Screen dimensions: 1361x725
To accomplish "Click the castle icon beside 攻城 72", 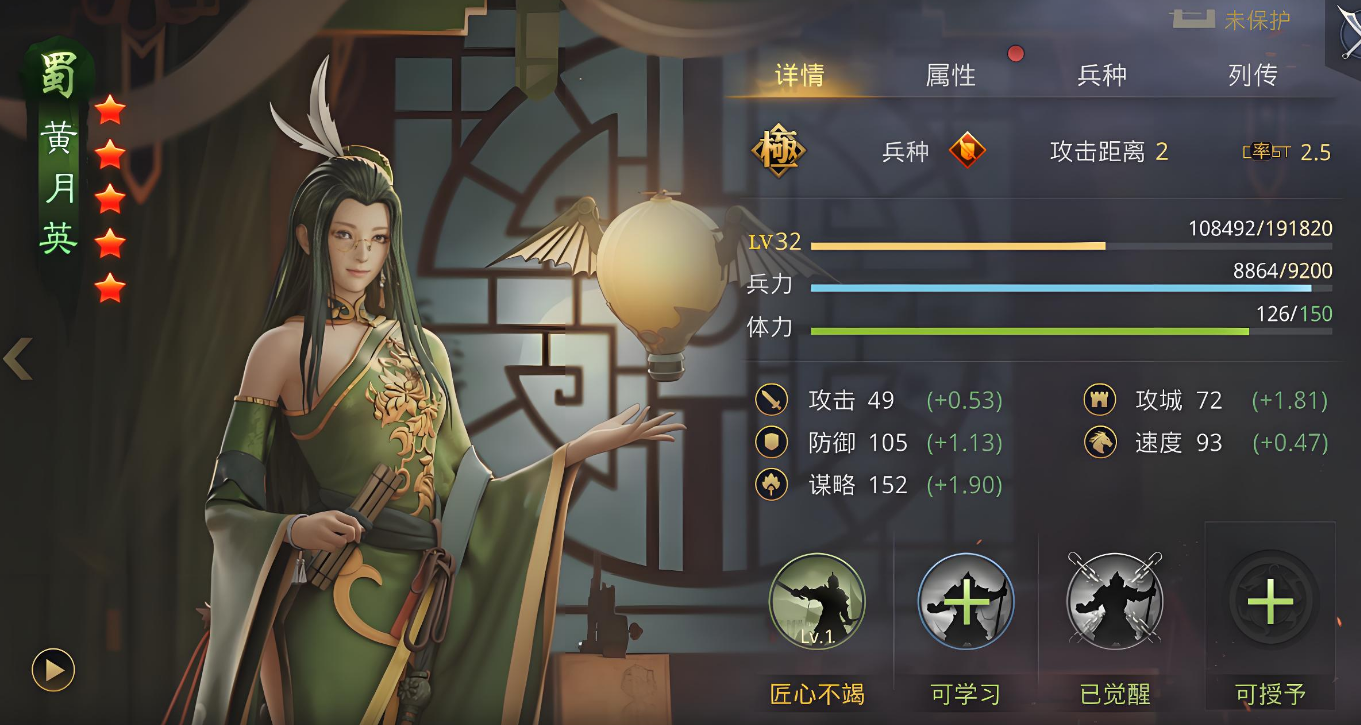I will 1098,400.
